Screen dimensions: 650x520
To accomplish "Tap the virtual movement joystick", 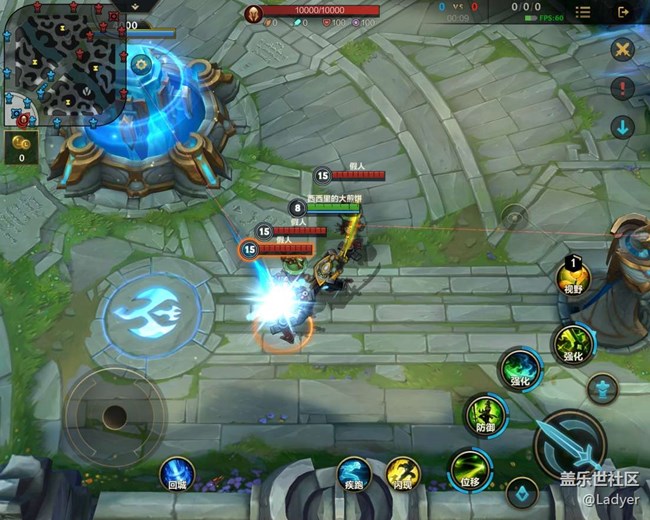I will pyautogui.click(x=115, y=413).
